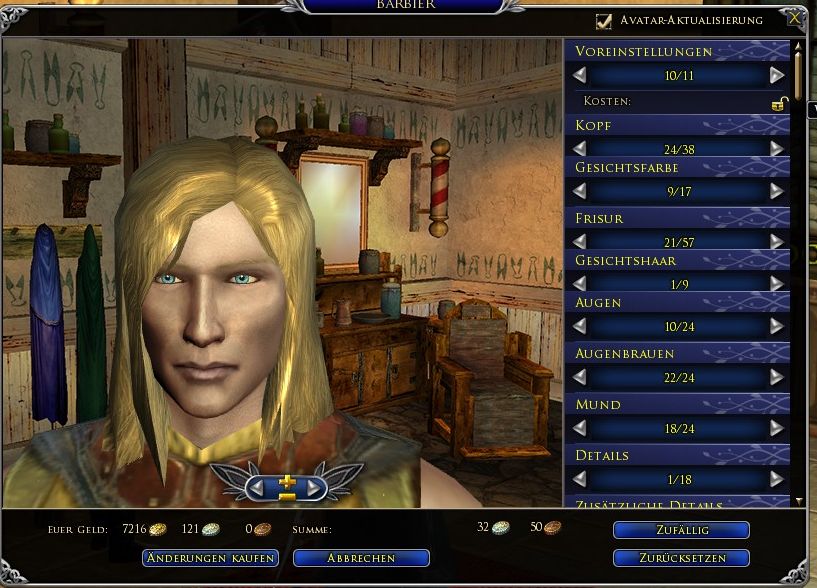The height and width of the screenshot is (588, 817).
Task: Go to previous Voreinstellungen preset
Action: pos(580,75)
